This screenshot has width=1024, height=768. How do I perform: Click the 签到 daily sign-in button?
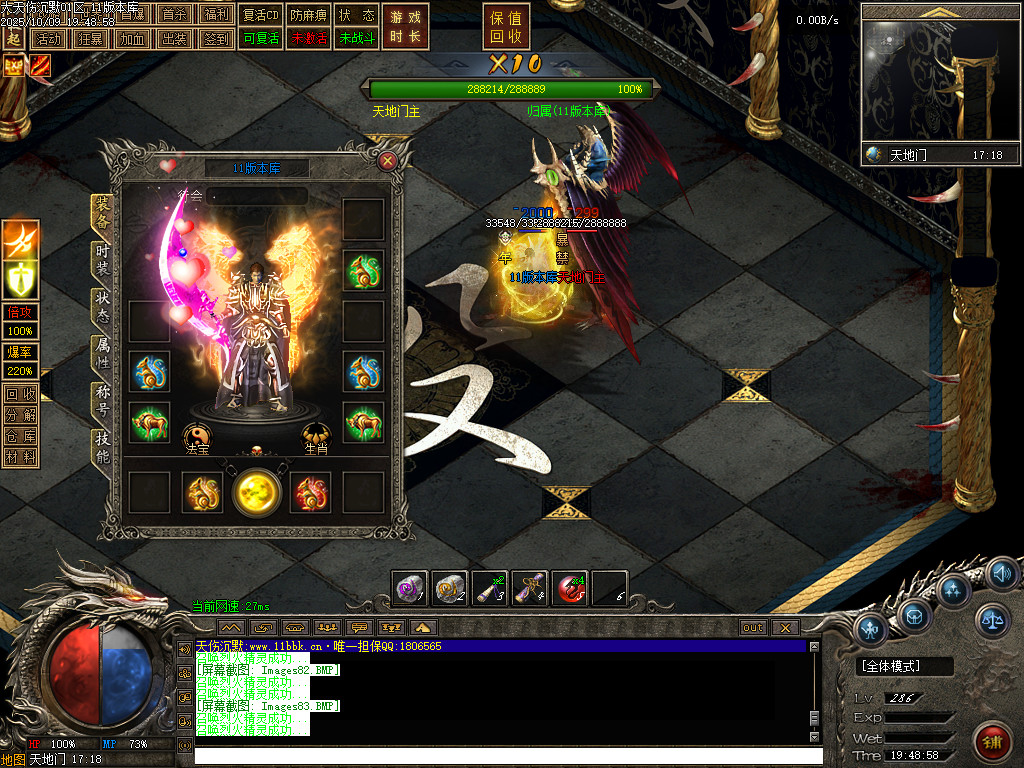tap(215, 39)
